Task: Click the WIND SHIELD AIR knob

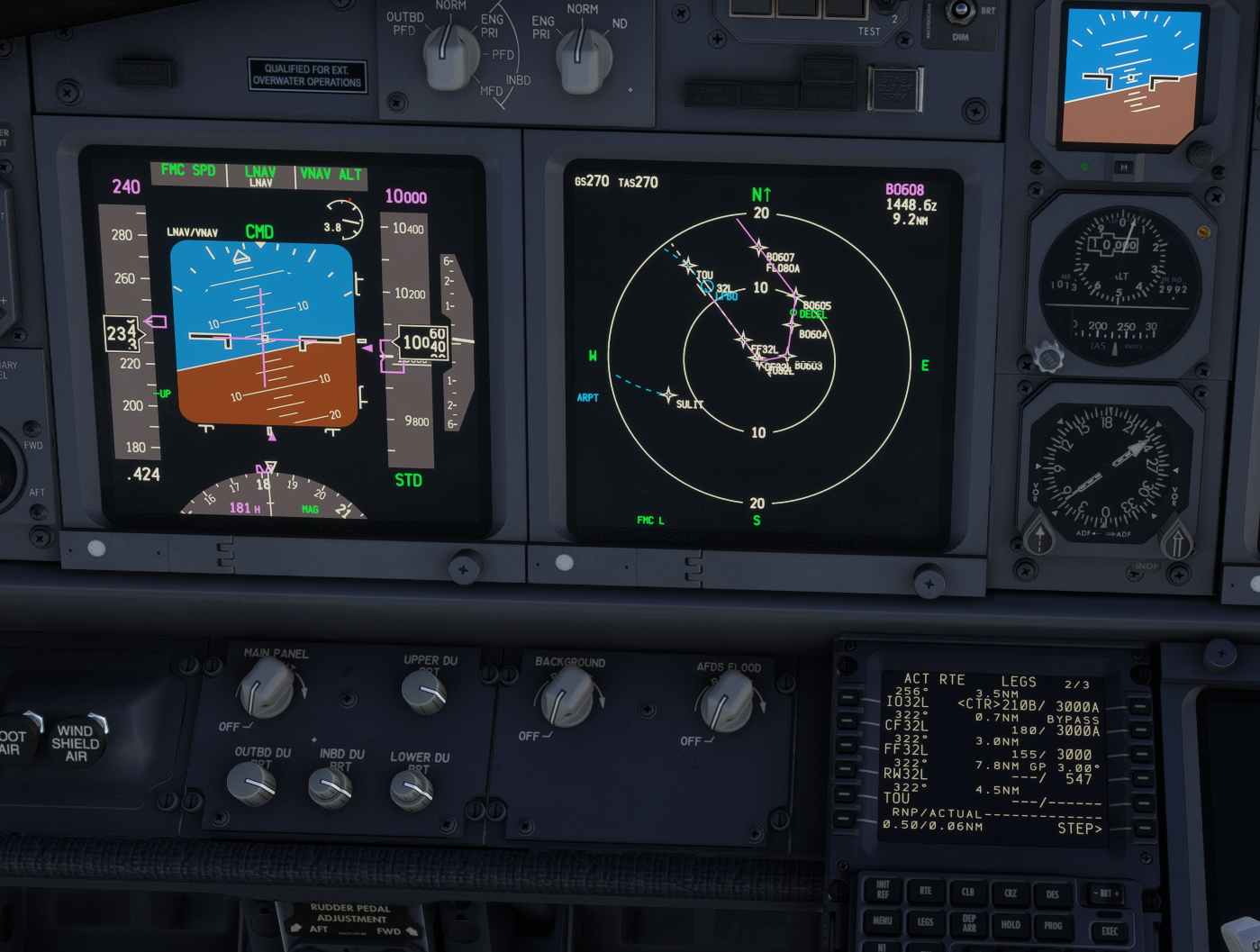Action: coord(76,740)
